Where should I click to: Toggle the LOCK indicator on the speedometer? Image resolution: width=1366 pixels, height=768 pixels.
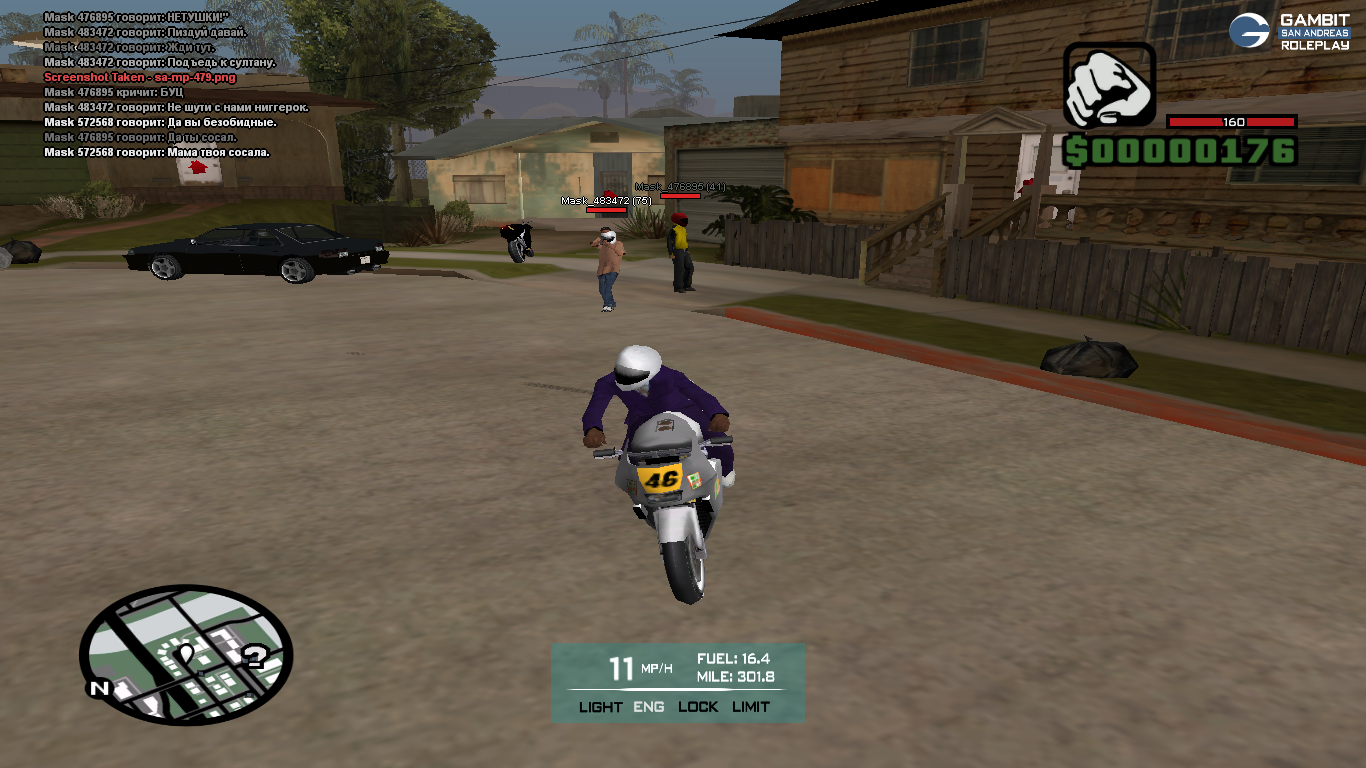coord(698,707)
